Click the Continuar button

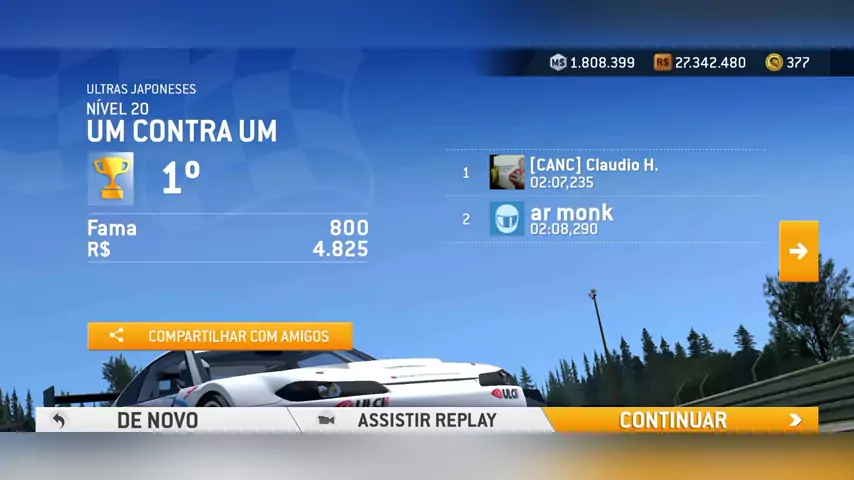click(682, 420)
